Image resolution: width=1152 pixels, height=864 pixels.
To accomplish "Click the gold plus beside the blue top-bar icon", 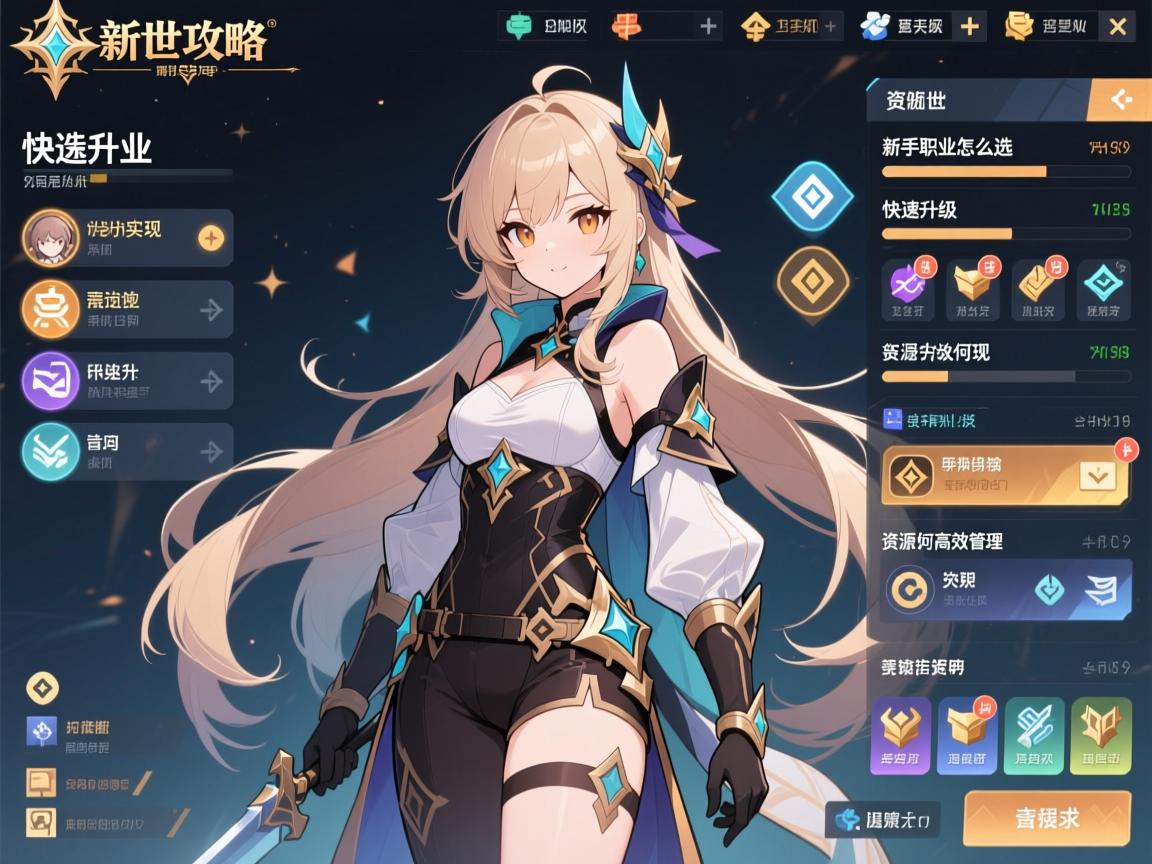I will point(969,27).
